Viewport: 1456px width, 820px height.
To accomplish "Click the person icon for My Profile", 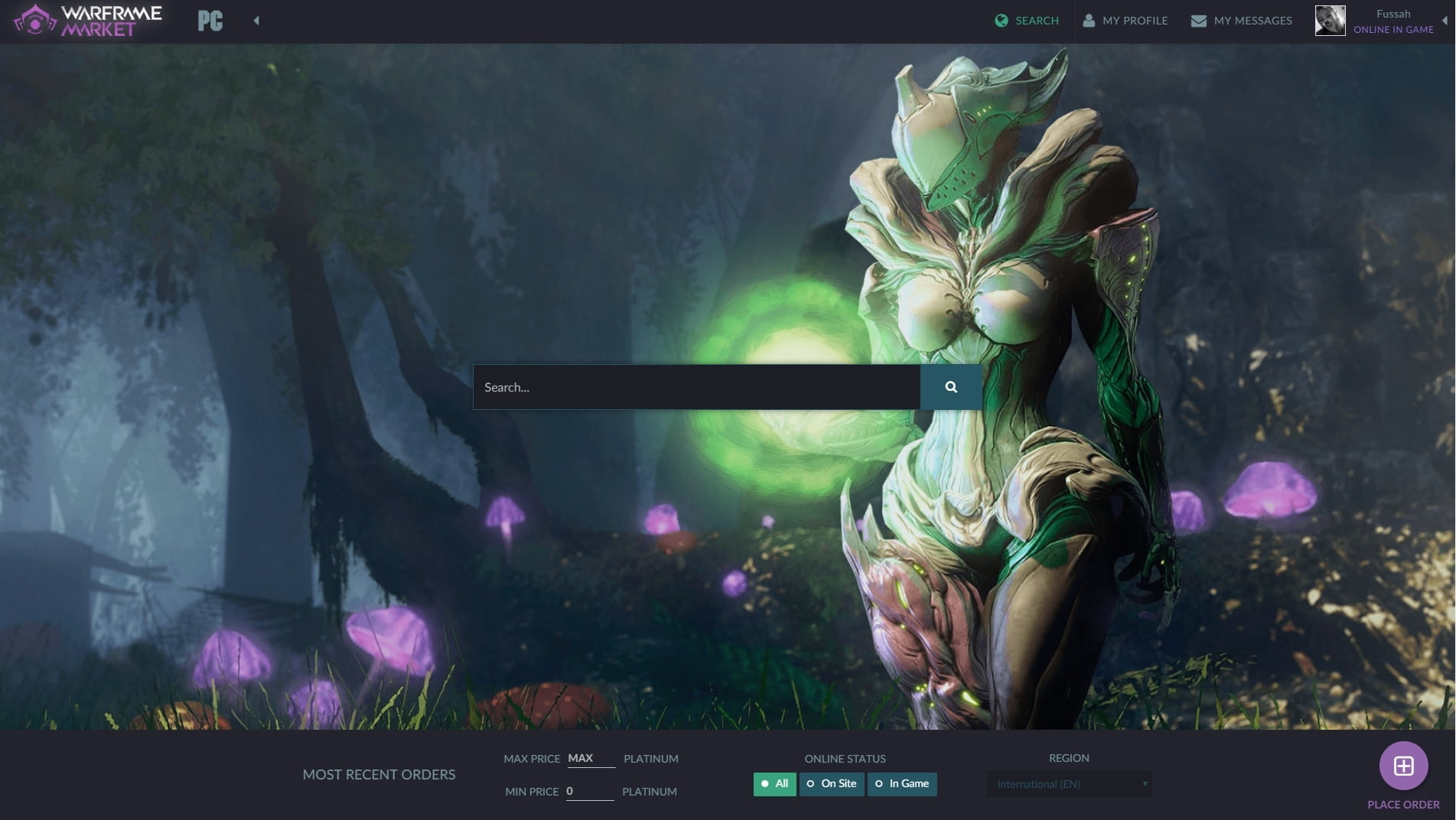I will [1089, 21].
